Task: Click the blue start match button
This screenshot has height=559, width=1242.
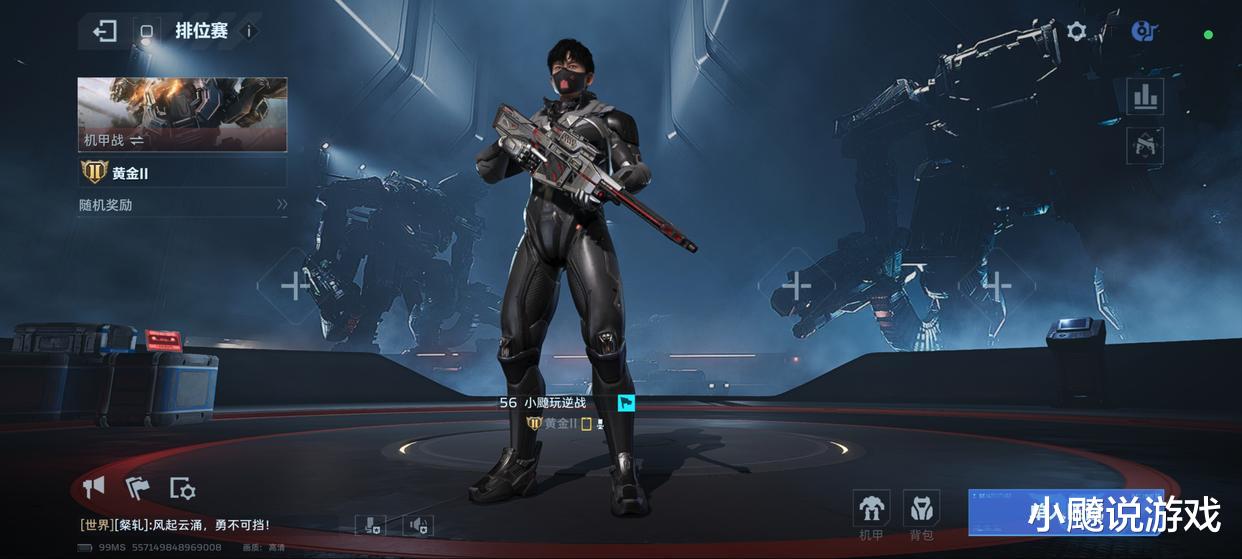Action: (x=1065, y=512)
